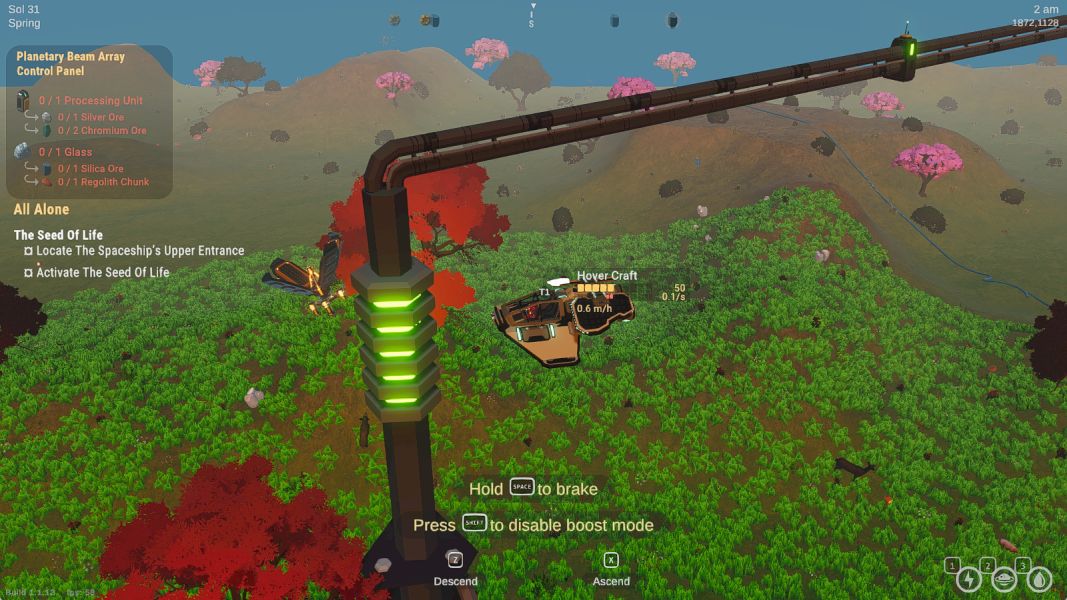The width and height of the screenshot is (1067, 600).
Task: Activate the lightning bolt power ability
Action: click(x=968, y=579)
